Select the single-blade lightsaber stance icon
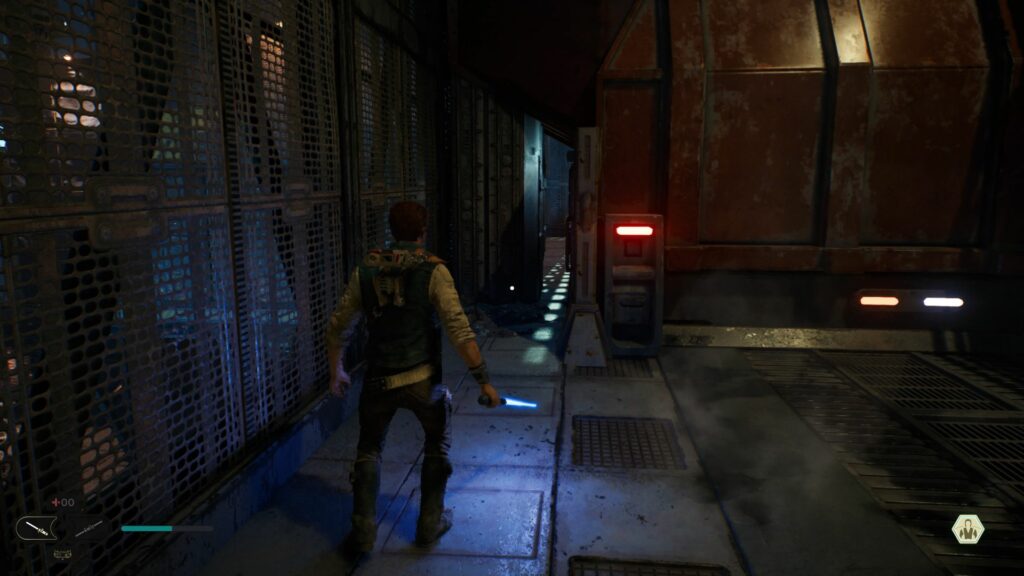Viewport: 1024px width, 576px height. pos(34,528)
